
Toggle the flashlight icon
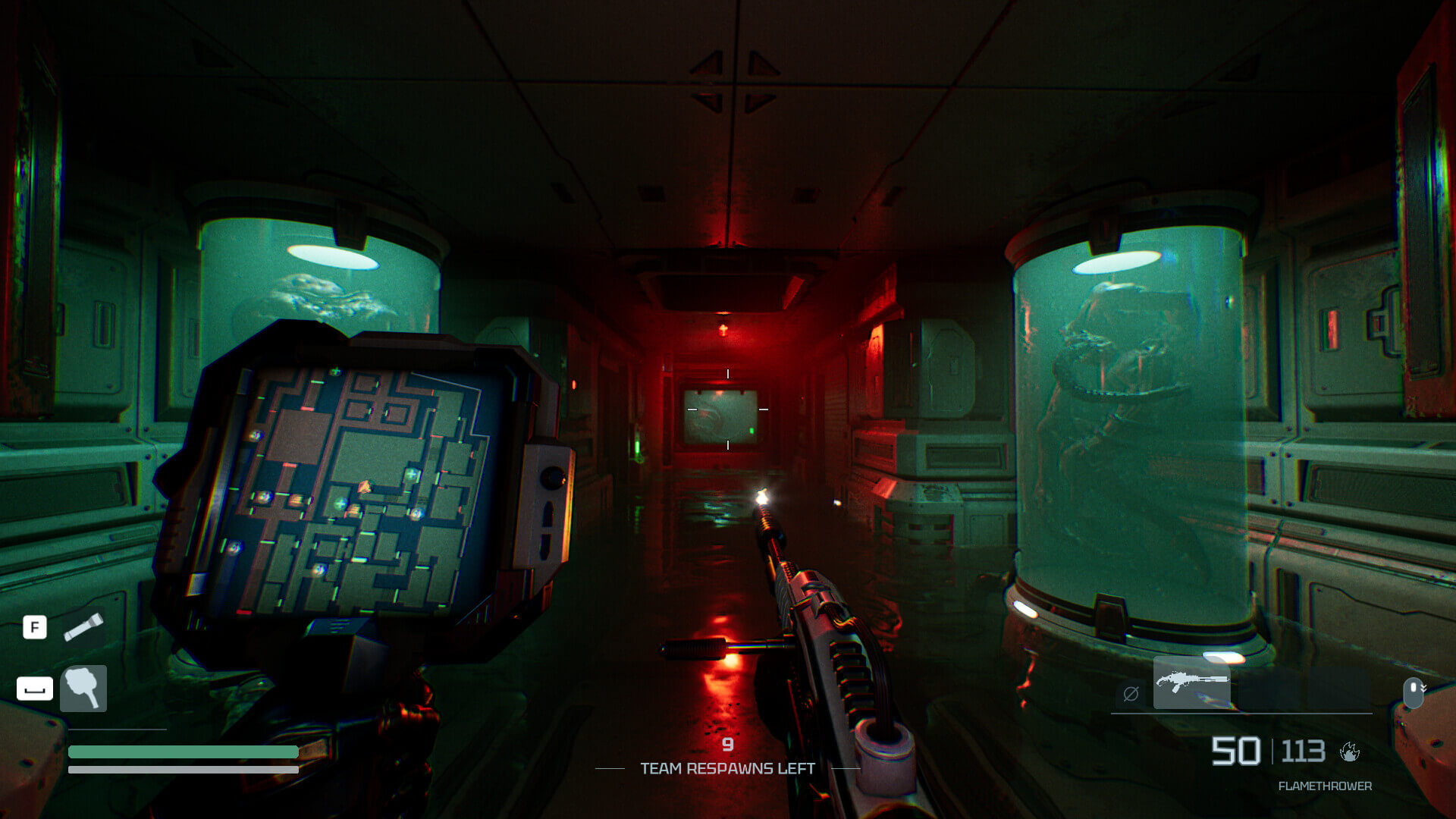coord(83,627)
